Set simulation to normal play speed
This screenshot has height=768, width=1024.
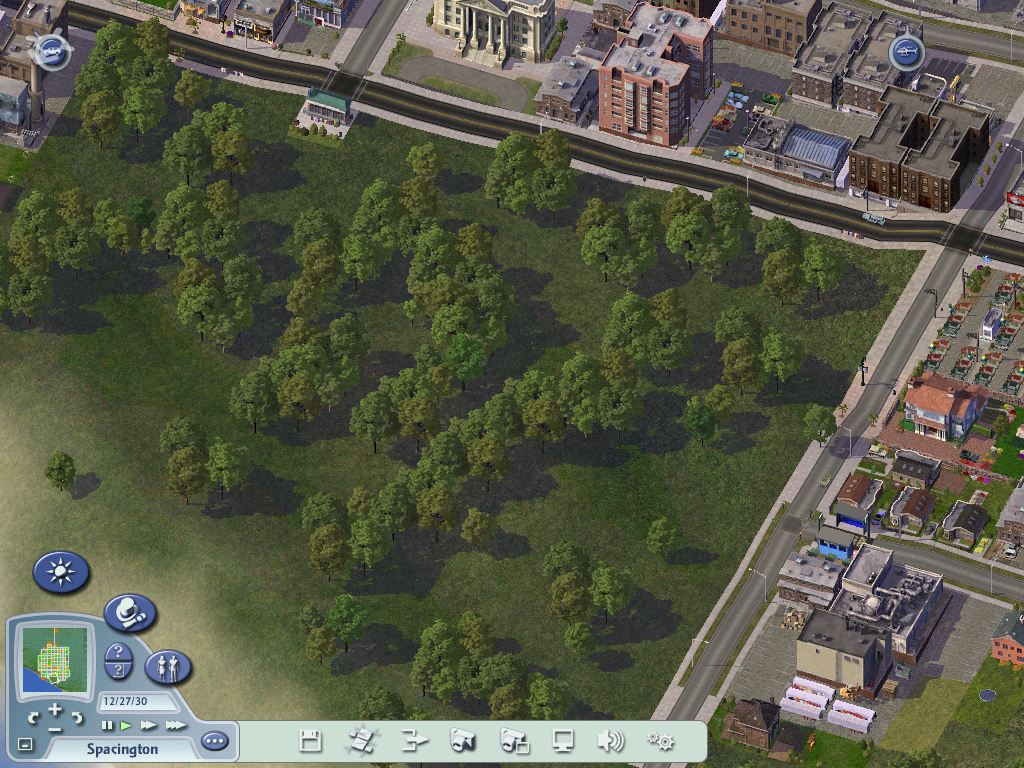click(x=126, y=725)
